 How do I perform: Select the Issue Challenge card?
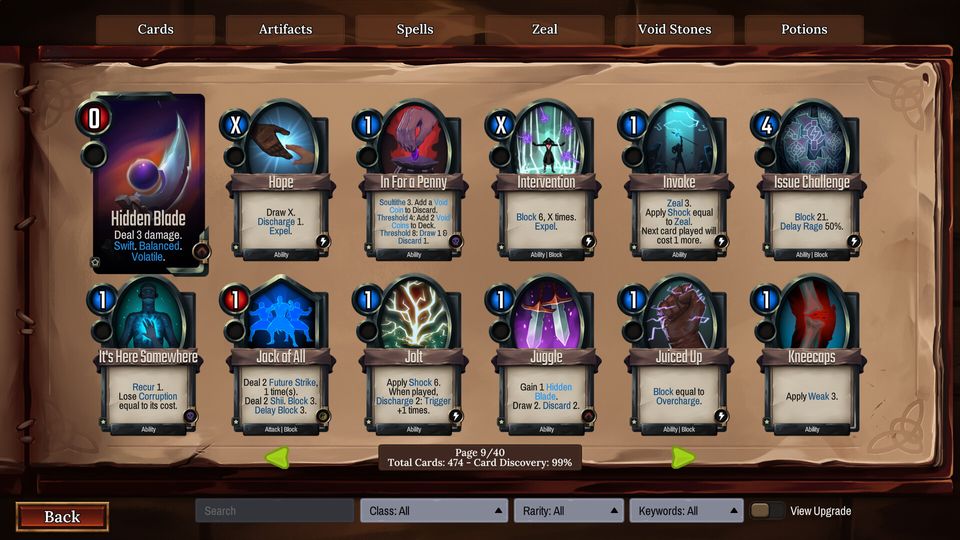[811, 185]
